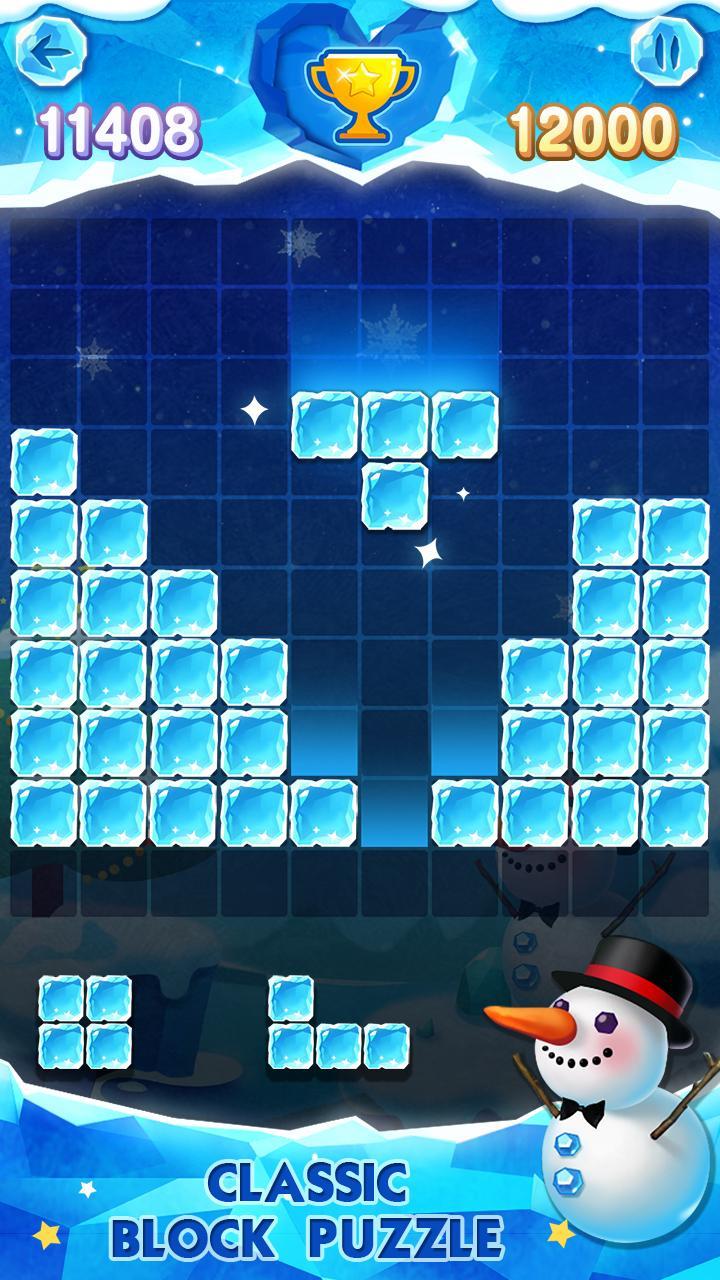Go back with the arrow button
The height and width of the screenshot is (1280, 720).
click(52, 49)
